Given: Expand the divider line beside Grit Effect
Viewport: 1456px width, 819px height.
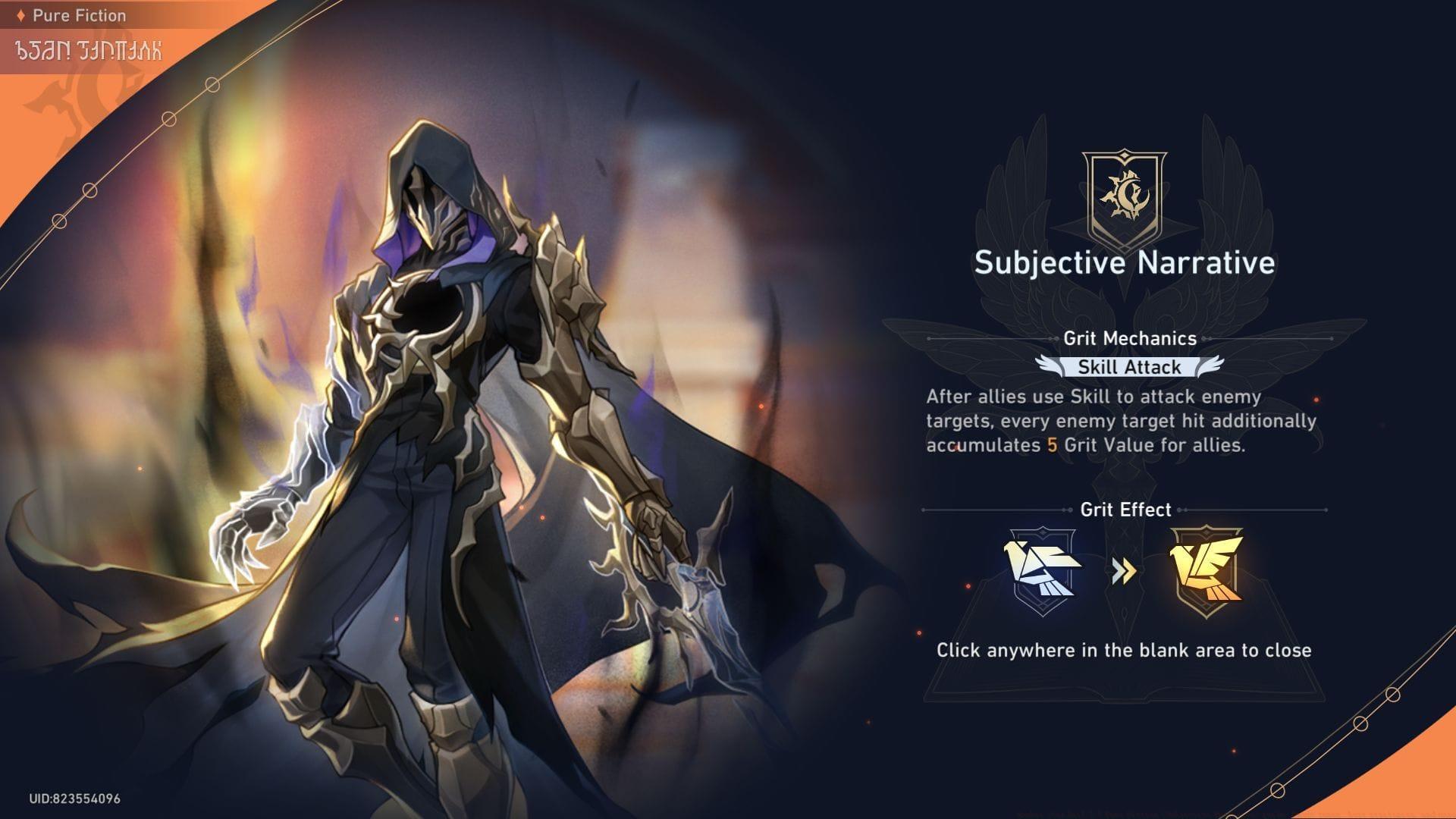Looking at the screenshot, I should pyautogui.click(x=986, y=510).
